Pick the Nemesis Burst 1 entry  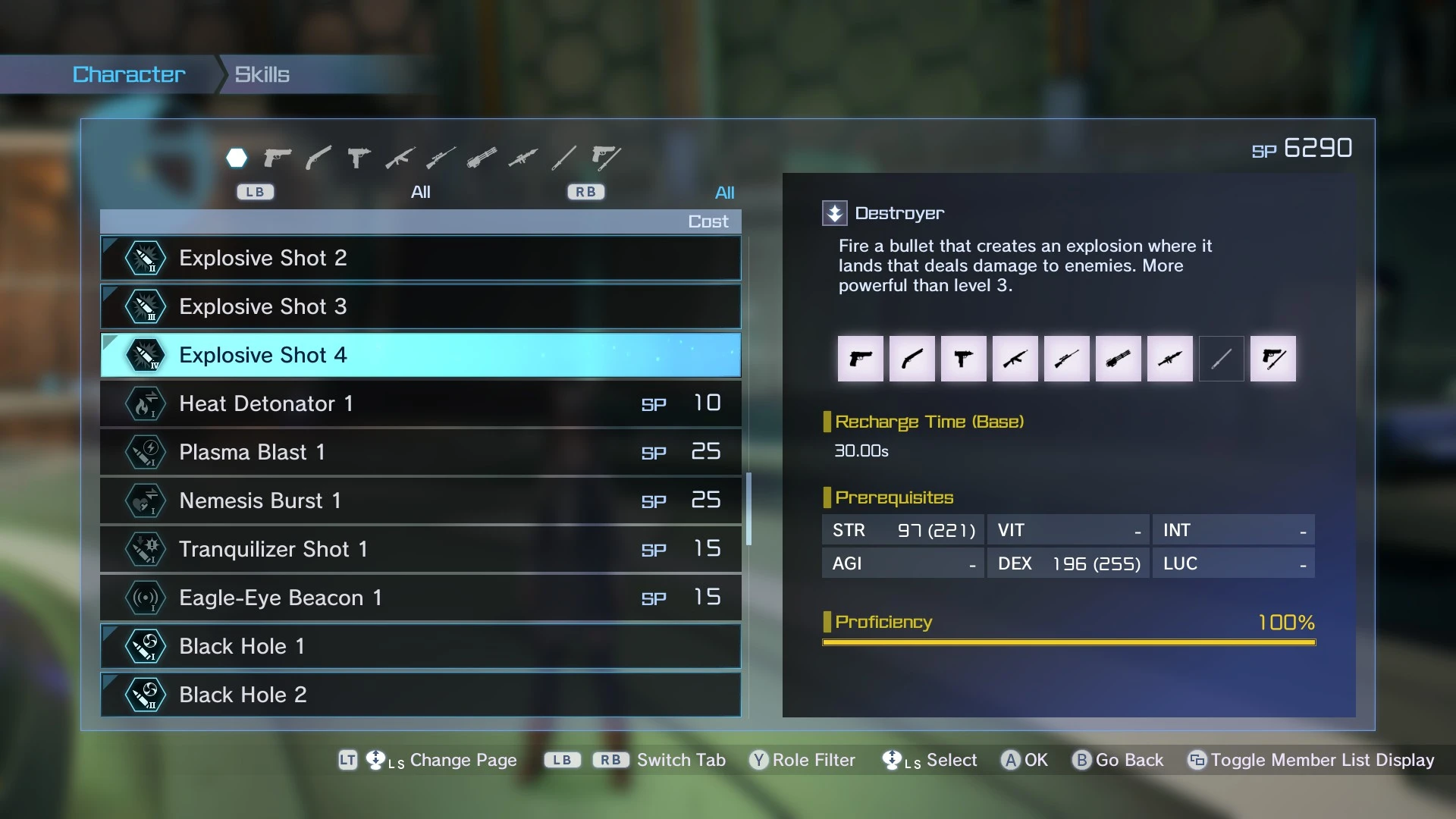click(420, 501)
